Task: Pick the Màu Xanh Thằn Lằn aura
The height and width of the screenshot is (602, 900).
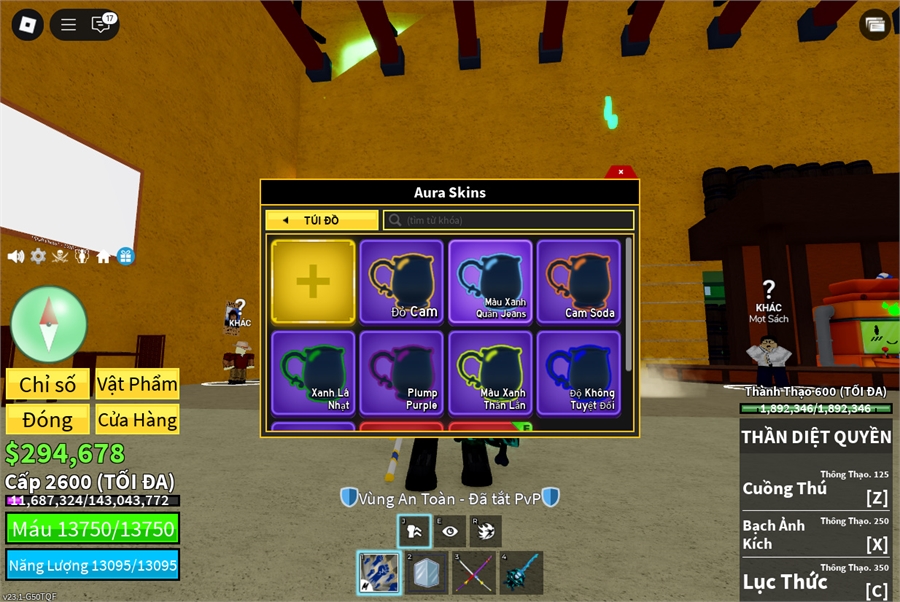Action: (490, 372)
